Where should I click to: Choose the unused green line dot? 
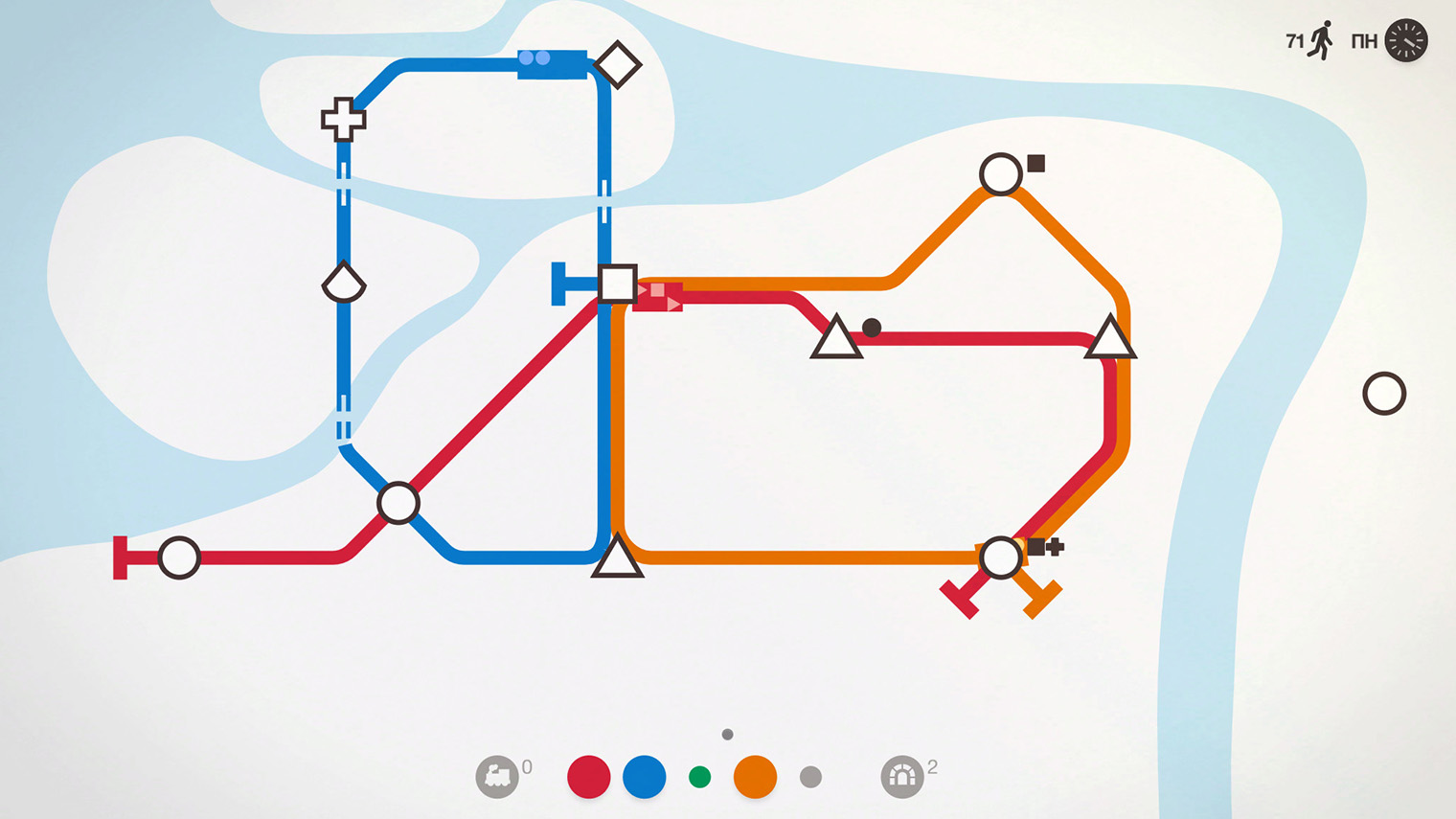click(700, 777)
